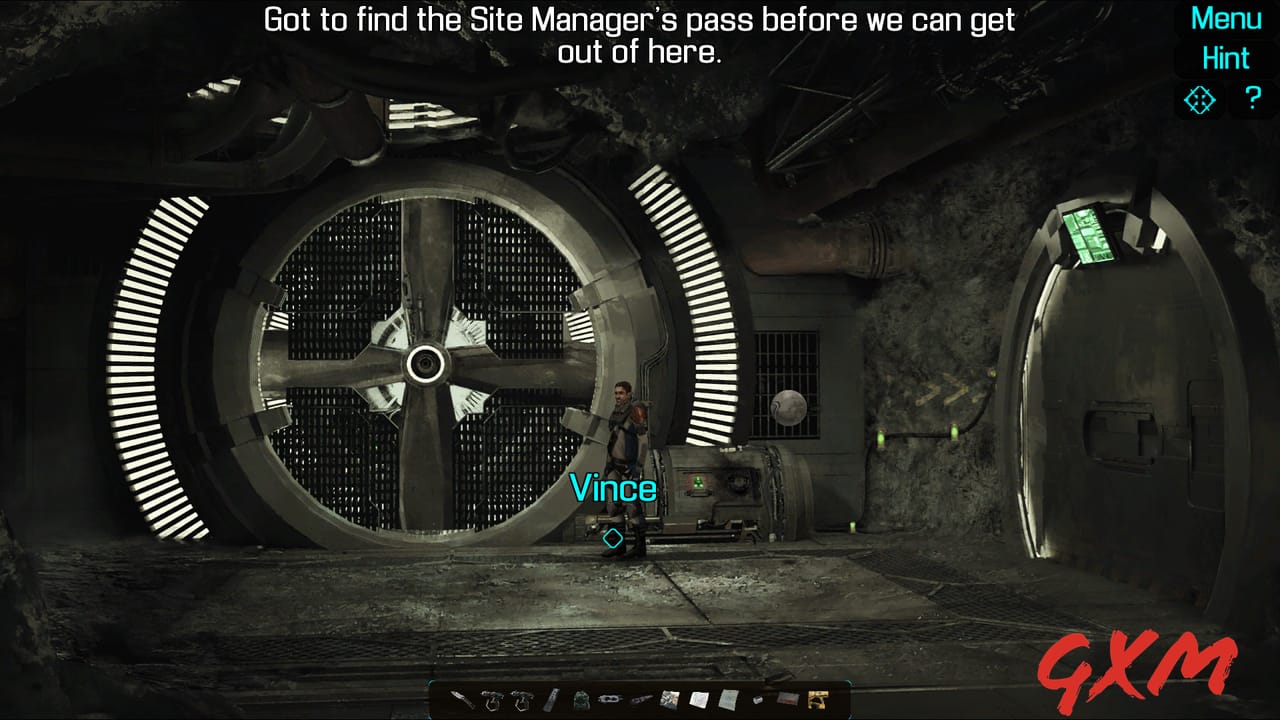1280x720 pixels.
Task: Open the question mark help button
Action: pyautogui.click(x=1253, y=99)
